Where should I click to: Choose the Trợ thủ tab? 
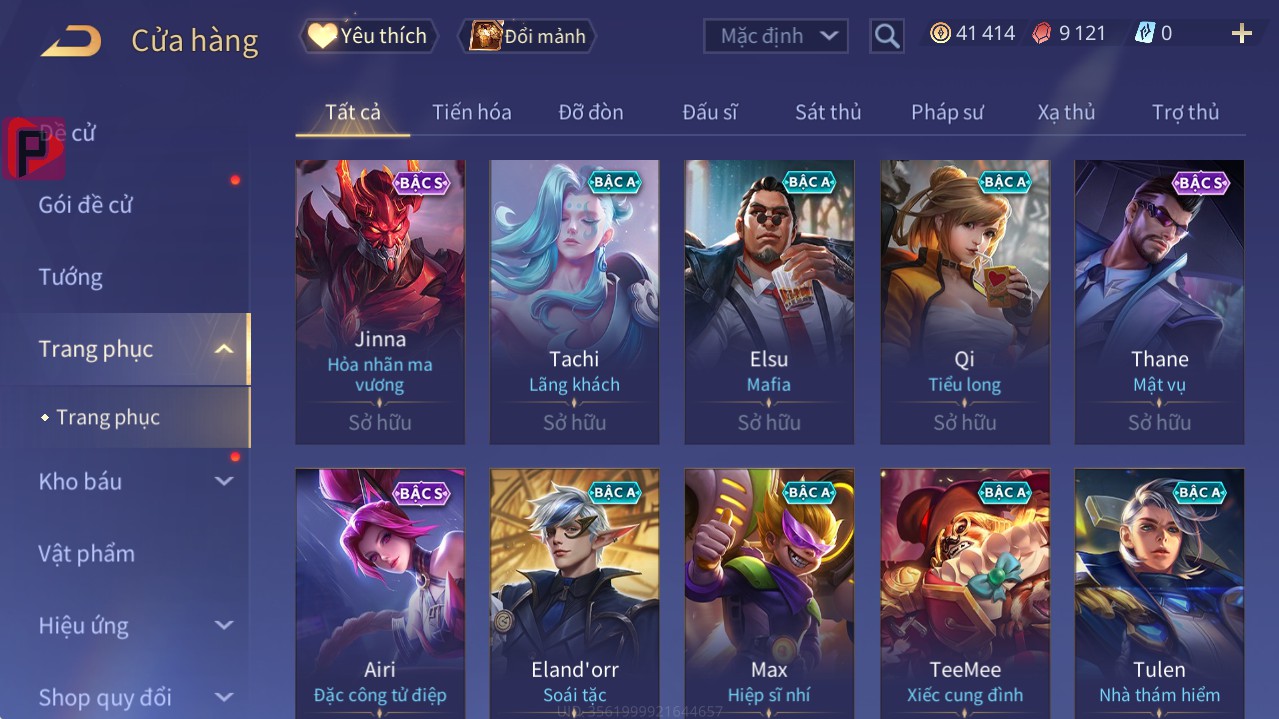tap(1185, 112)
